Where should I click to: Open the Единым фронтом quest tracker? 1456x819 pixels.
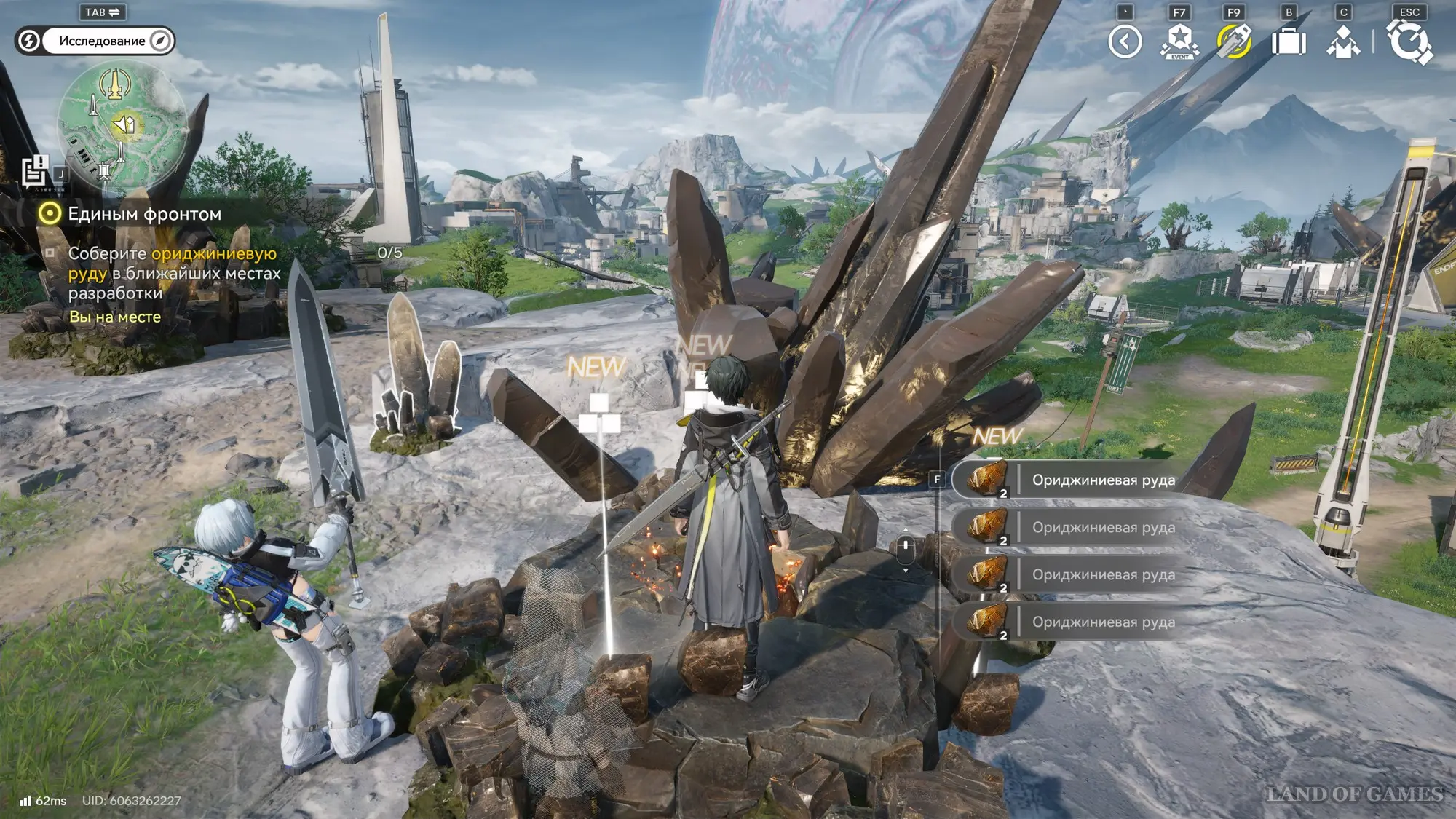(x=144, y=214)
